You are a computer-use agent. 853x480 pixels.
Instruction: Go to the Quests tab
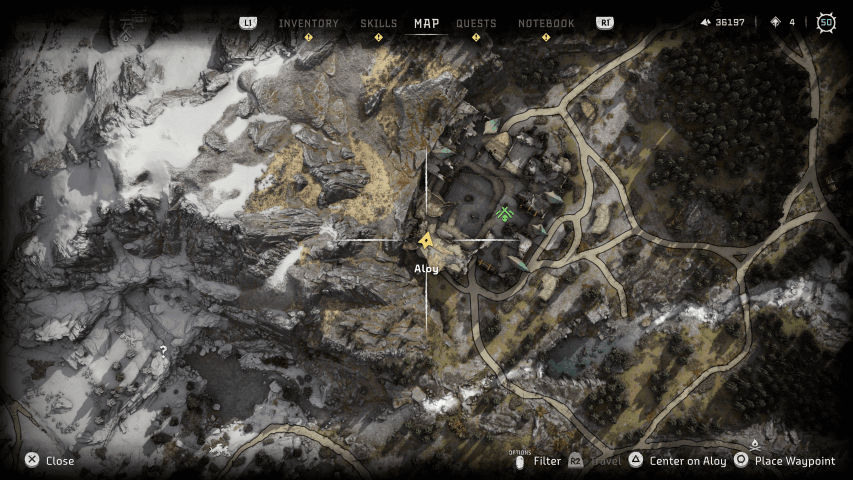[476, 23]
